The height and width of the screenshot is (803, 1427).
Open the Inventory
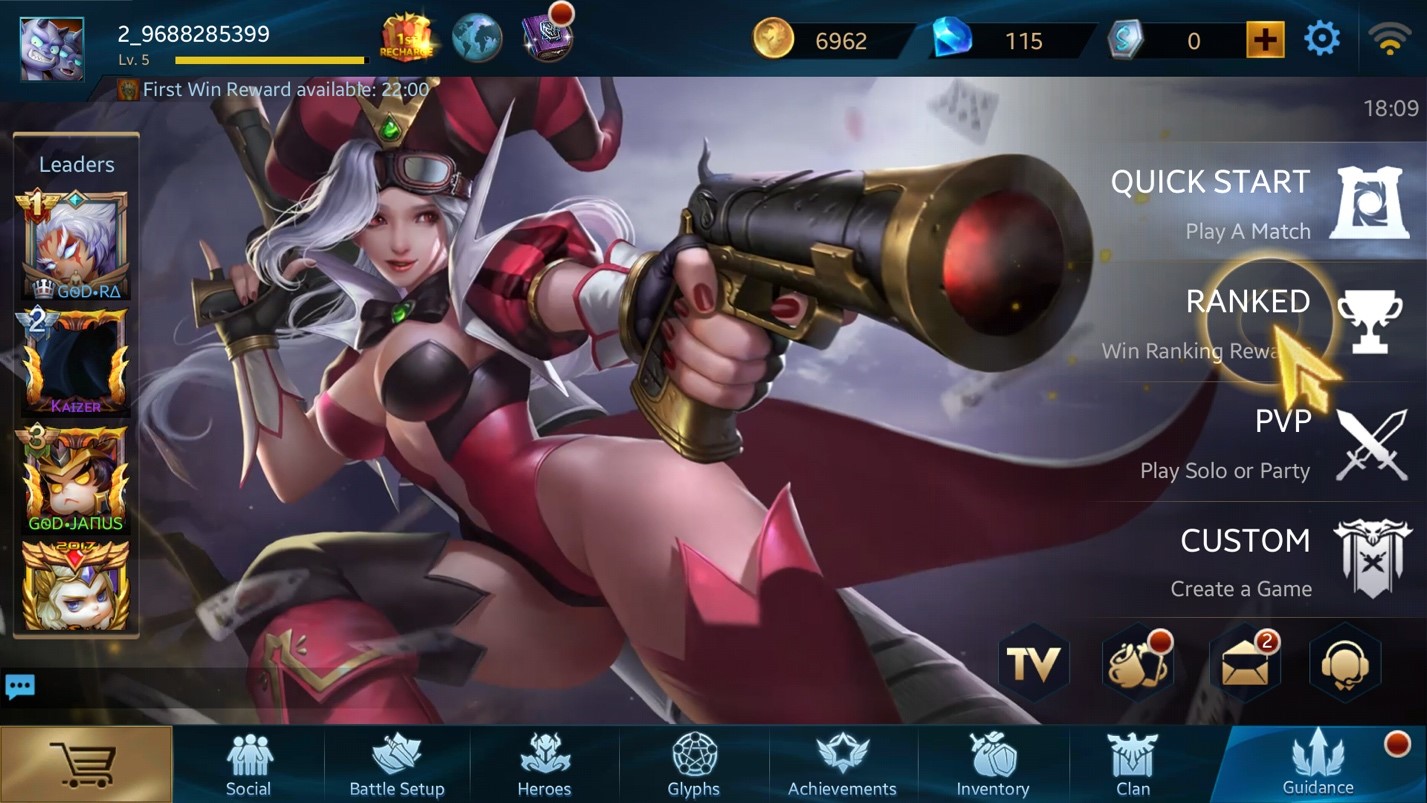[x=992, y=765]
